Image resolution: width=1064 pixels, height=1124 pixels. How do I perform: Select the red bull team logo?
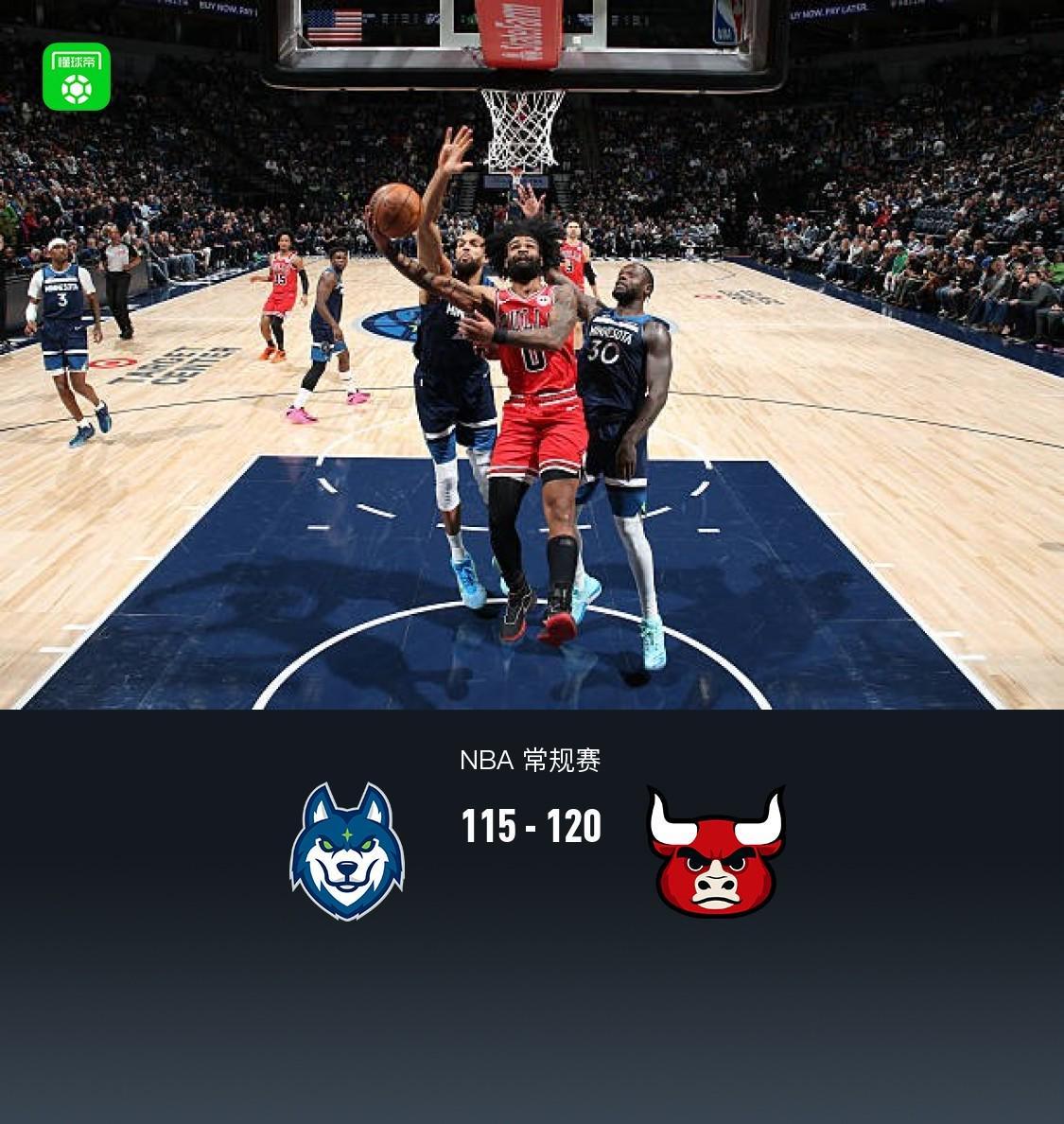716,852
